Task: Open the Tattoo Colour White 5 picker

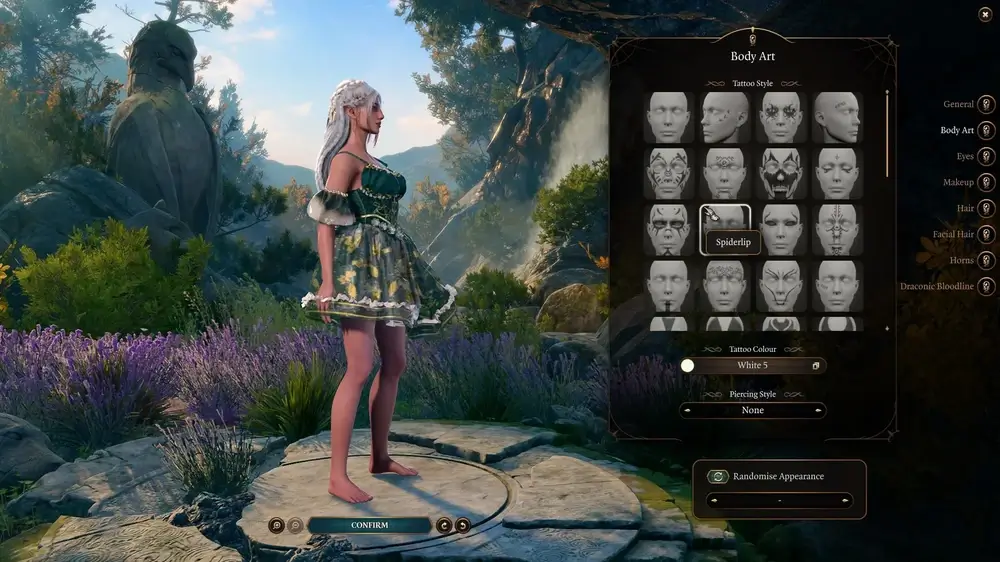Action: [x=753, y=366]
